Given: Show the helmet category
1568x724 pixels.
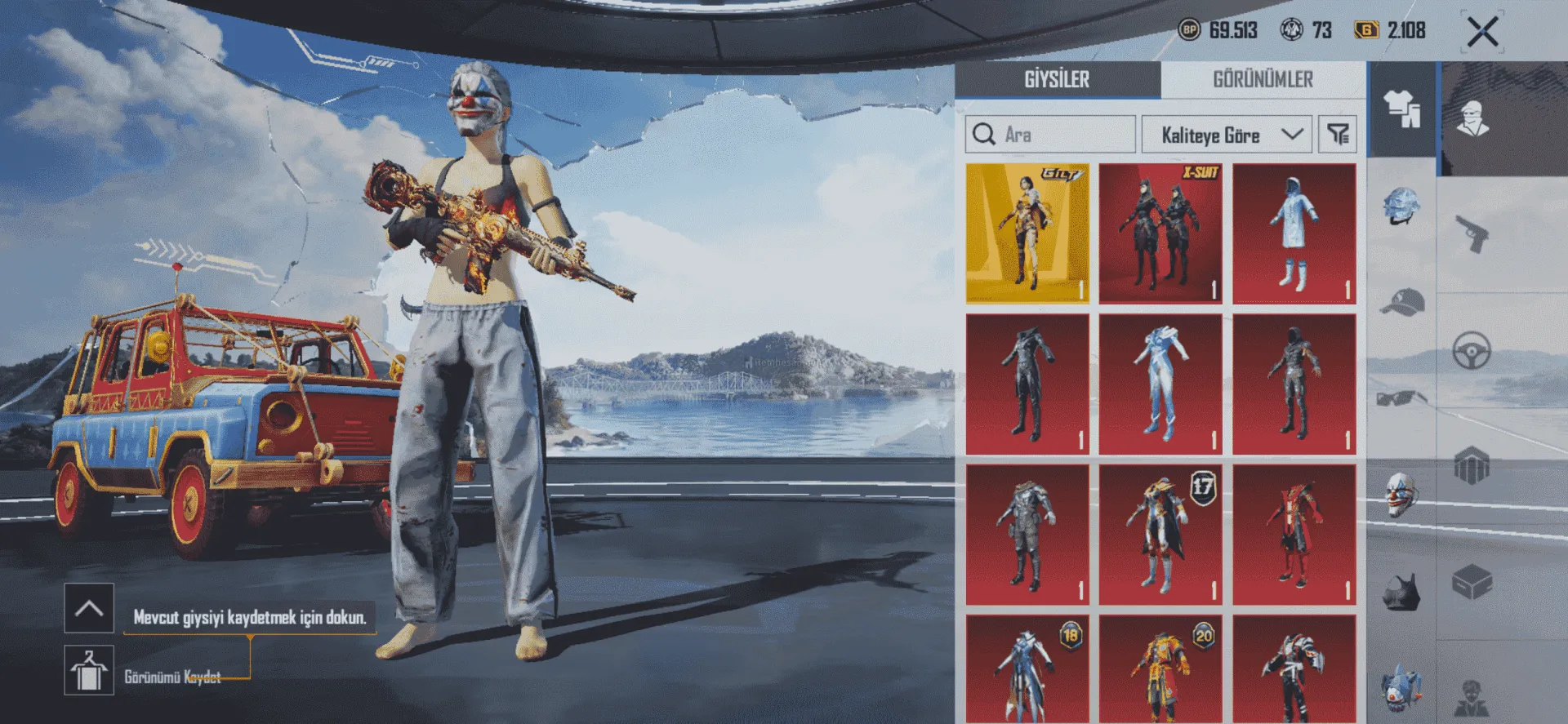Looking at the screenshot, I should (1401, 206).
